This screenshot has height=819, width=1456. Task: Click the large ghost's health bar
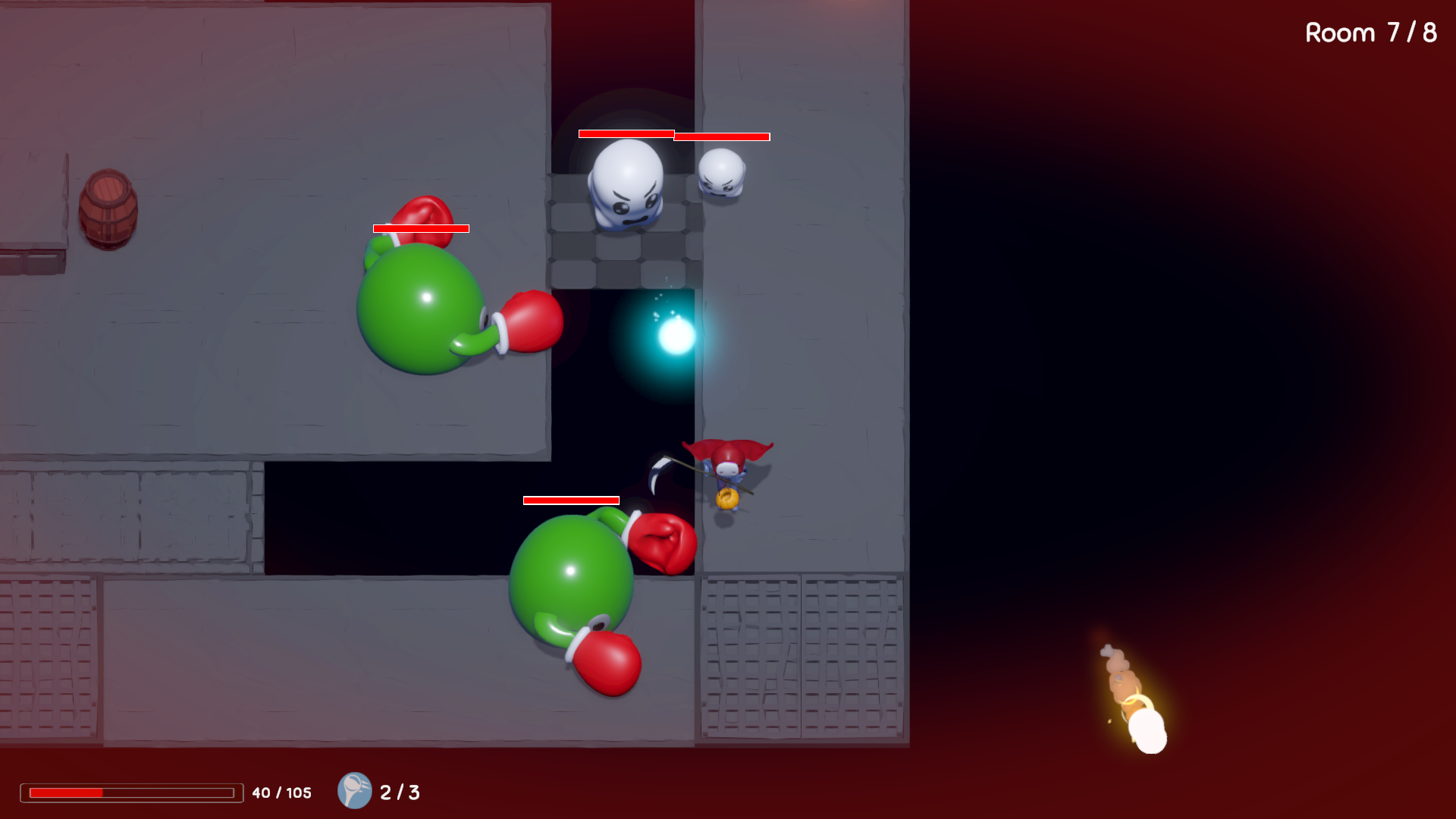pyautogui.click(x=625, y=135)
